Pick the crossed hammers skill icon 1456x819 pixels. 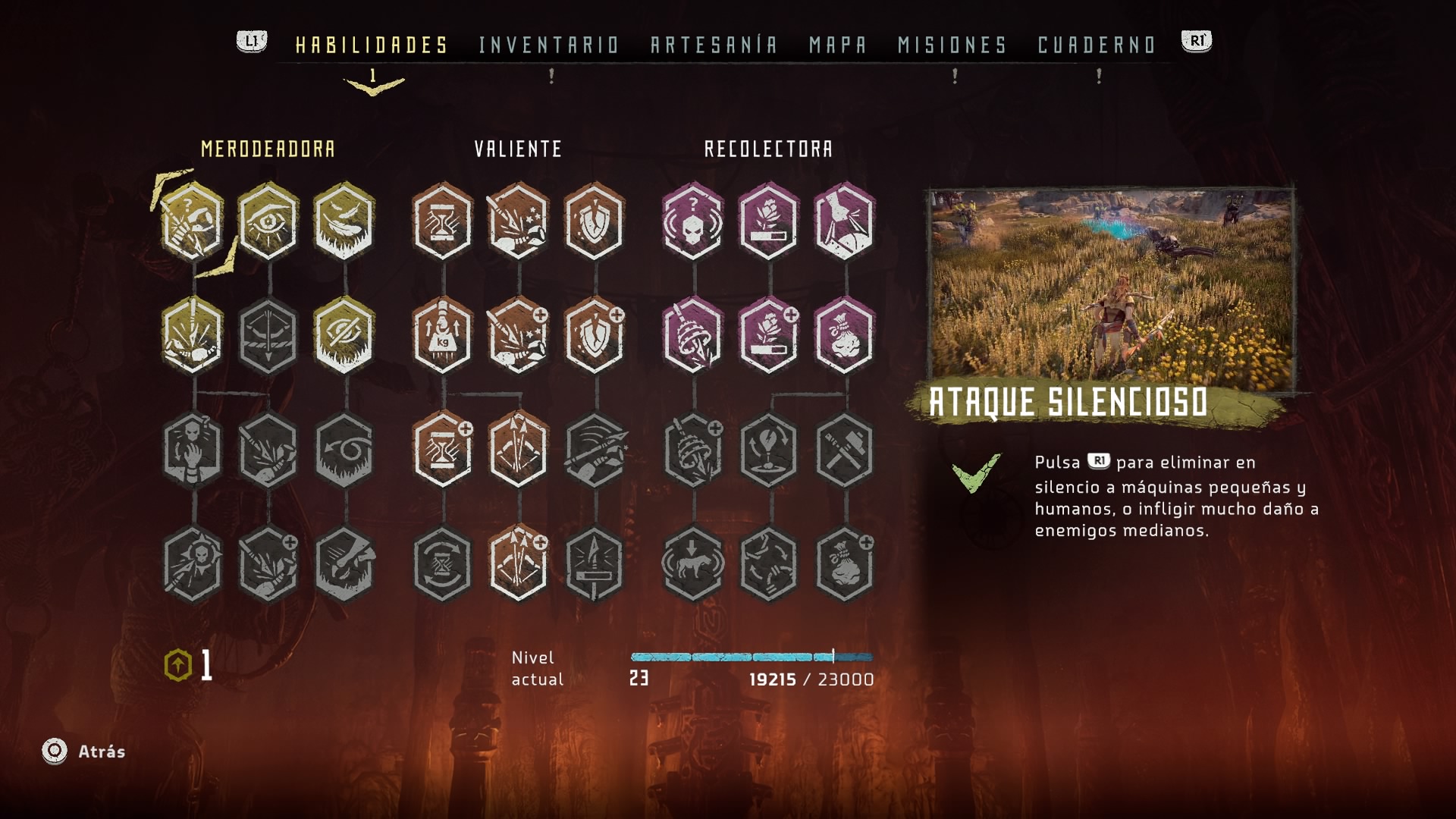coord(845,450)
